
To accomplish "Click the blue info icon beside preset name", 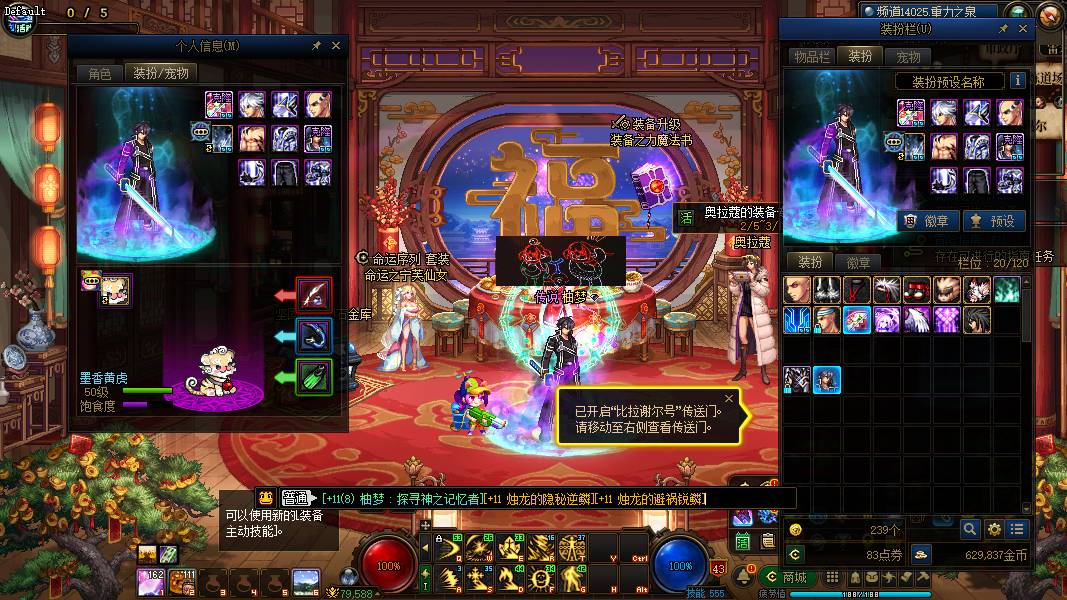I will [1018, 81].
